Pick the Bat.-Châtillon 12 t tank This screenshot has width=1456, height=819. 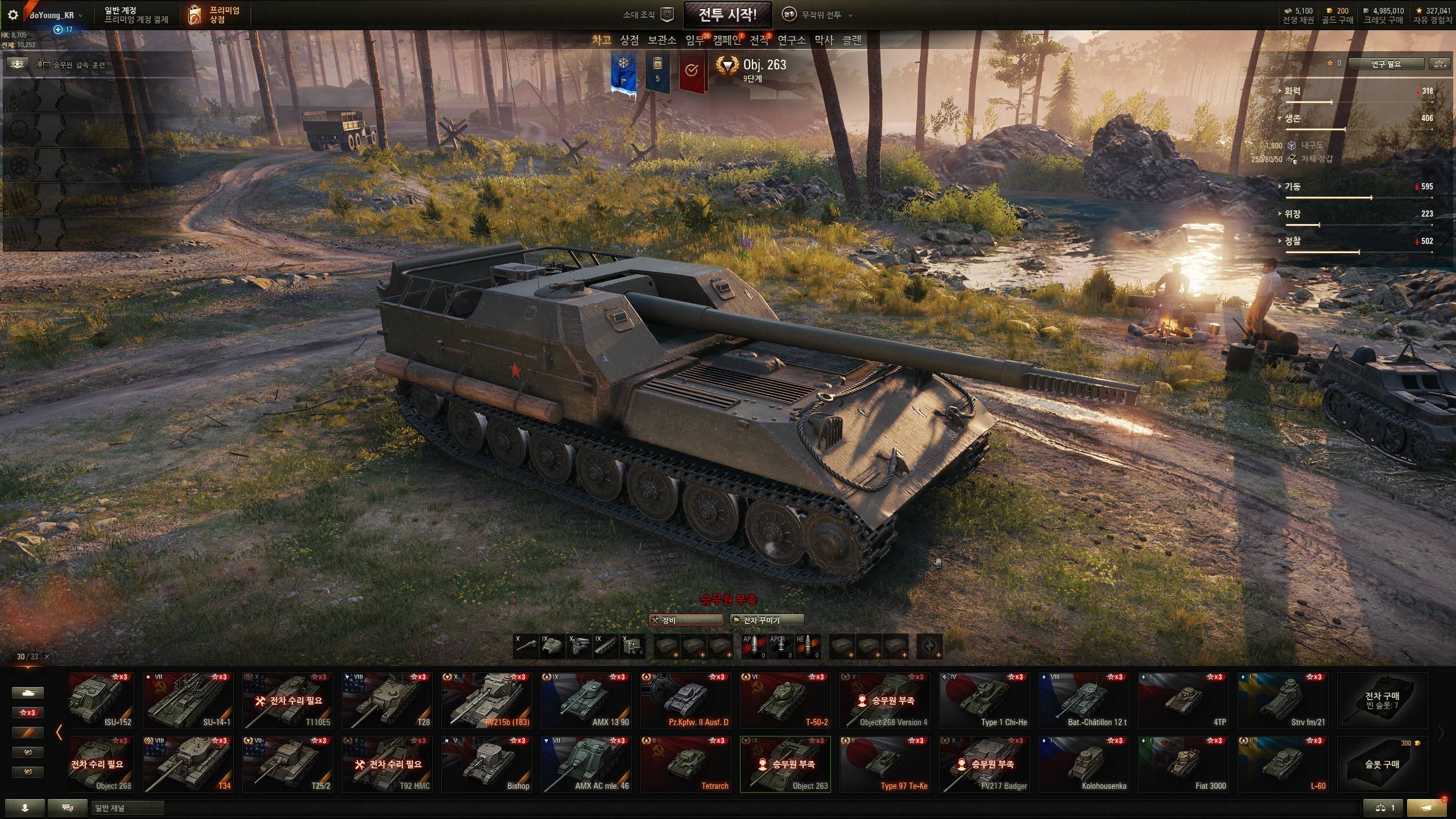point(1083,701)
